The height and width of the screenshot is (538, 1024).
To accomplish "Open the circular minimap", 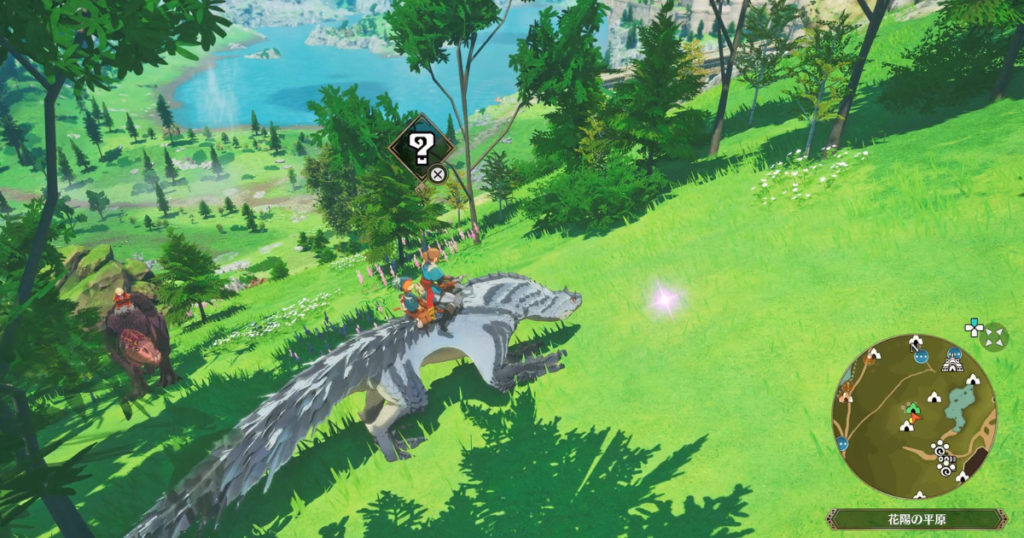I will coord(913,415).
